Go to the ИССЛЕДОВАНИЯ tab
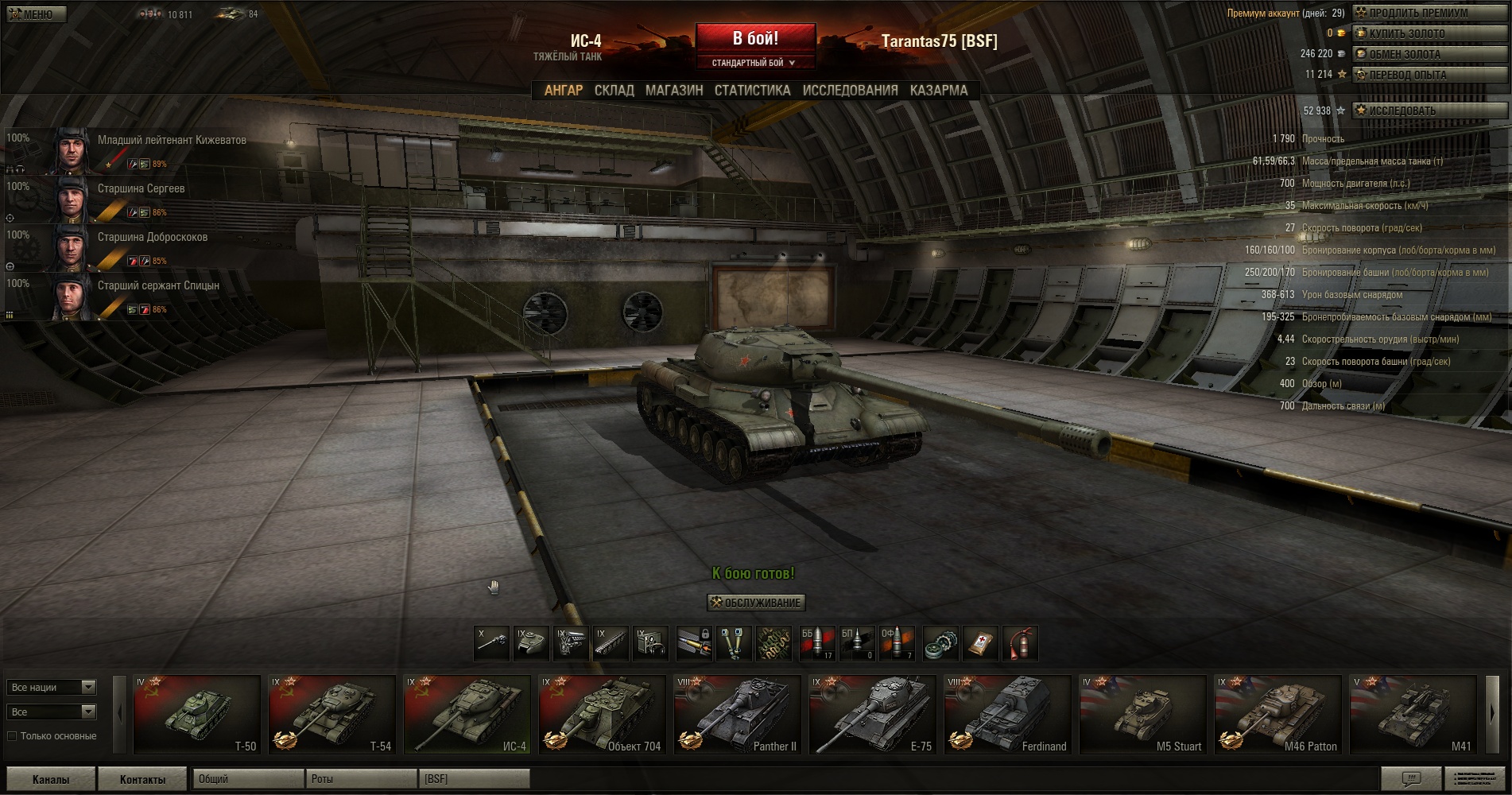This screenshot has height=795, width=1512. point(850,91)
